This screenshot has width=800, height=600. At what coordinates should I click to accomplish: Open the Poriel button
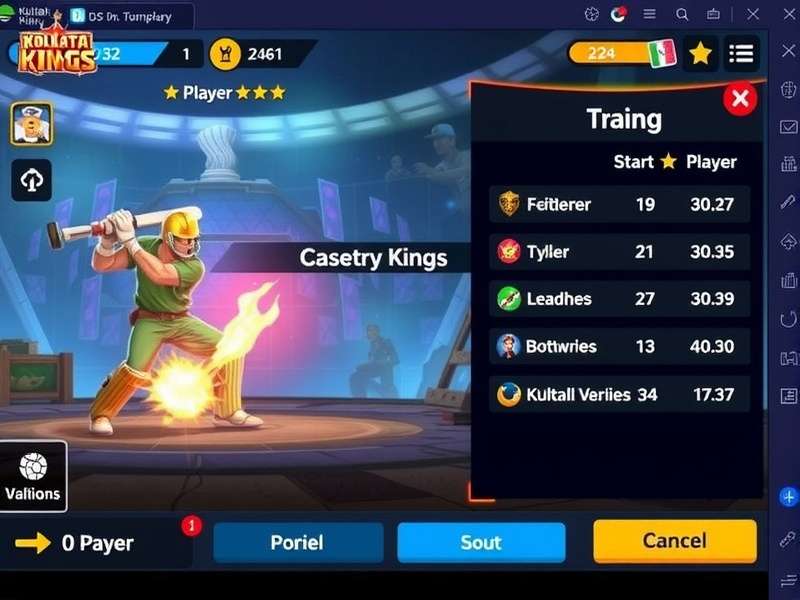pos(298,542)
